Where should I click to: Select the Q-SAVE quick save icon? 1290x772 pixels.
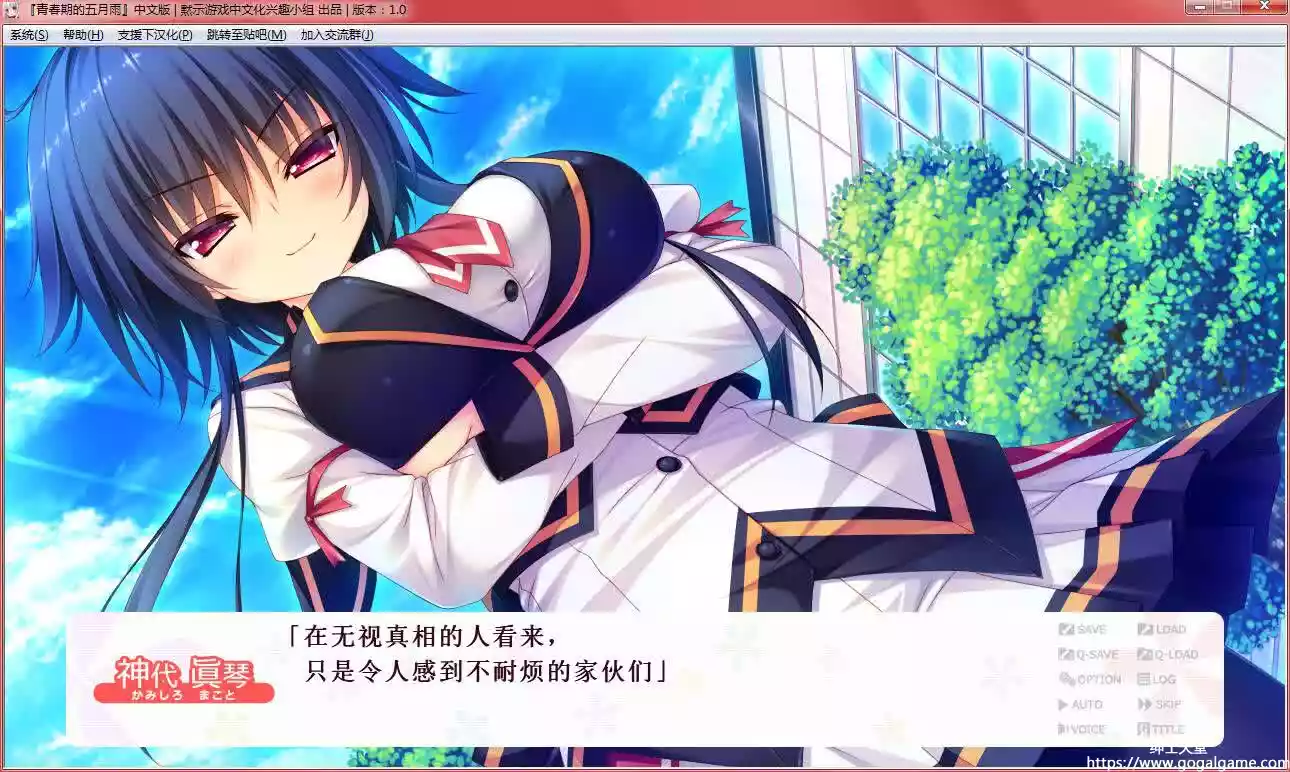point(1088,654)
